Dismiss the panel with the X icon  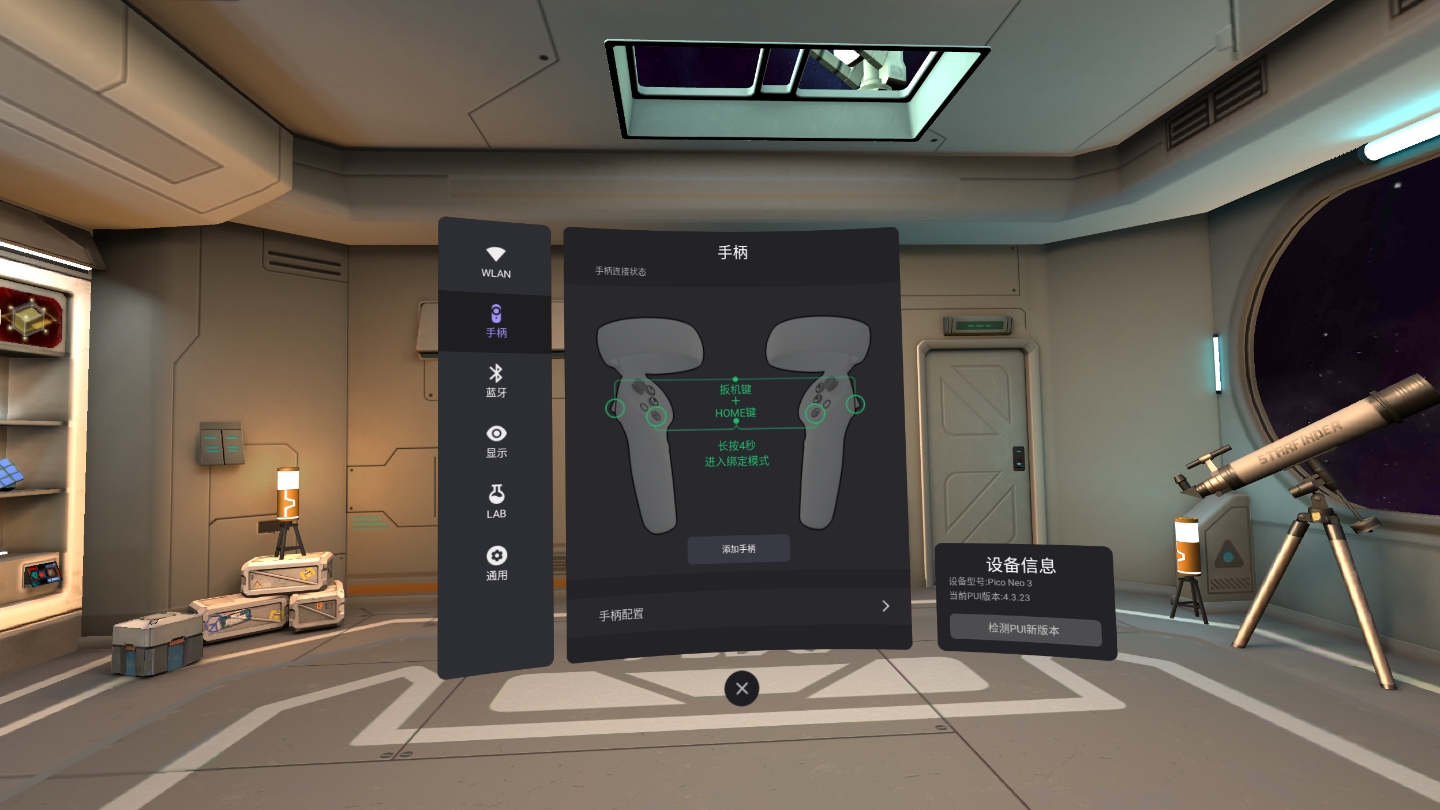point(741,688)
